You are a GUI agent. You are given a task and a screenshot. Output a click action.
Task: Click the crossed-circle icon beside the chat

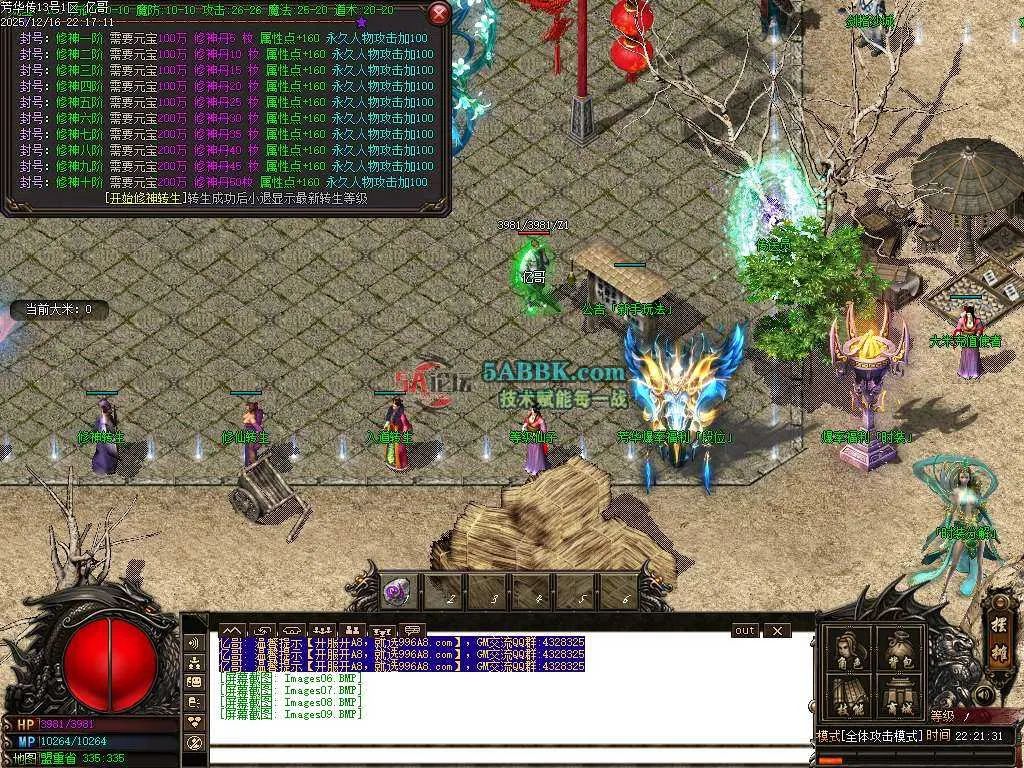tap(195, 742)
